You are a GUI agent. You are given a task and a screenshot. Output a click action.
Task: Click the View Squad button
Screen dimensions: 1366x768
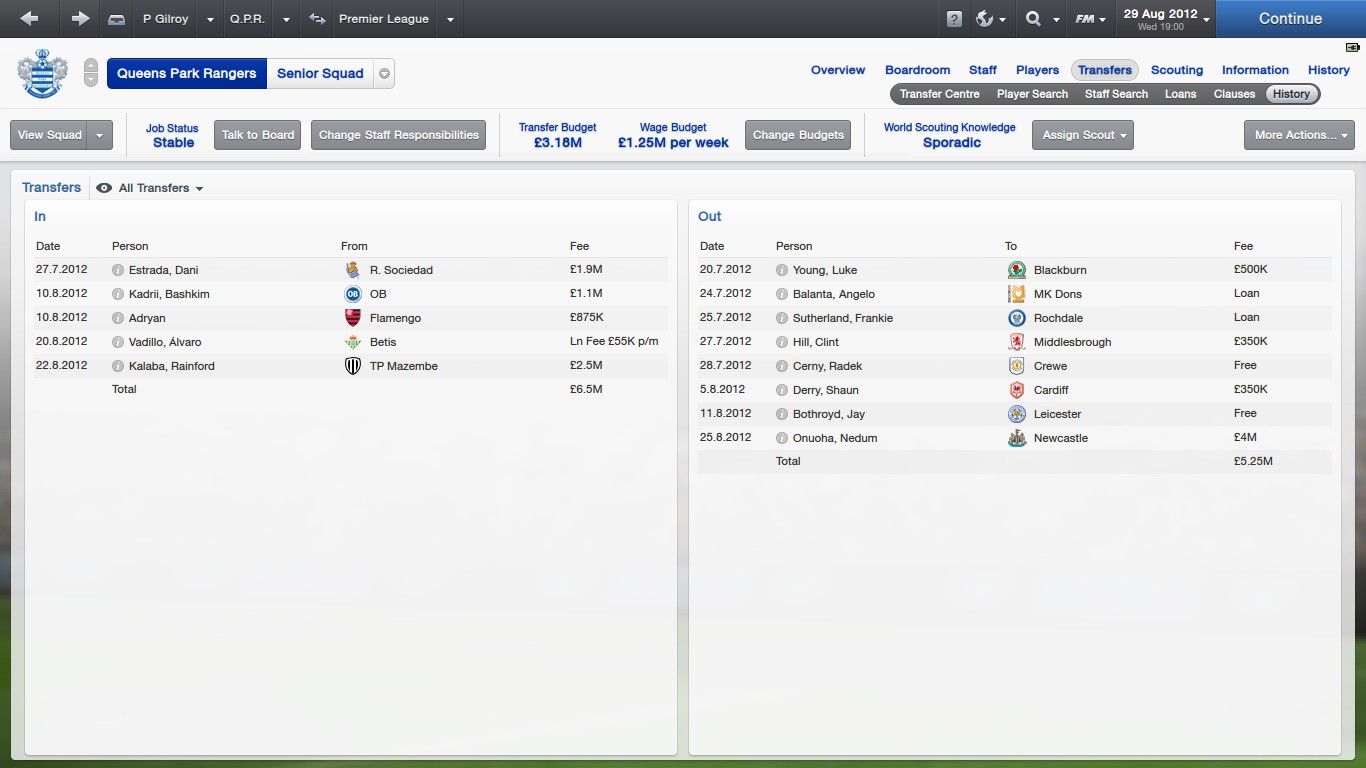50,135
